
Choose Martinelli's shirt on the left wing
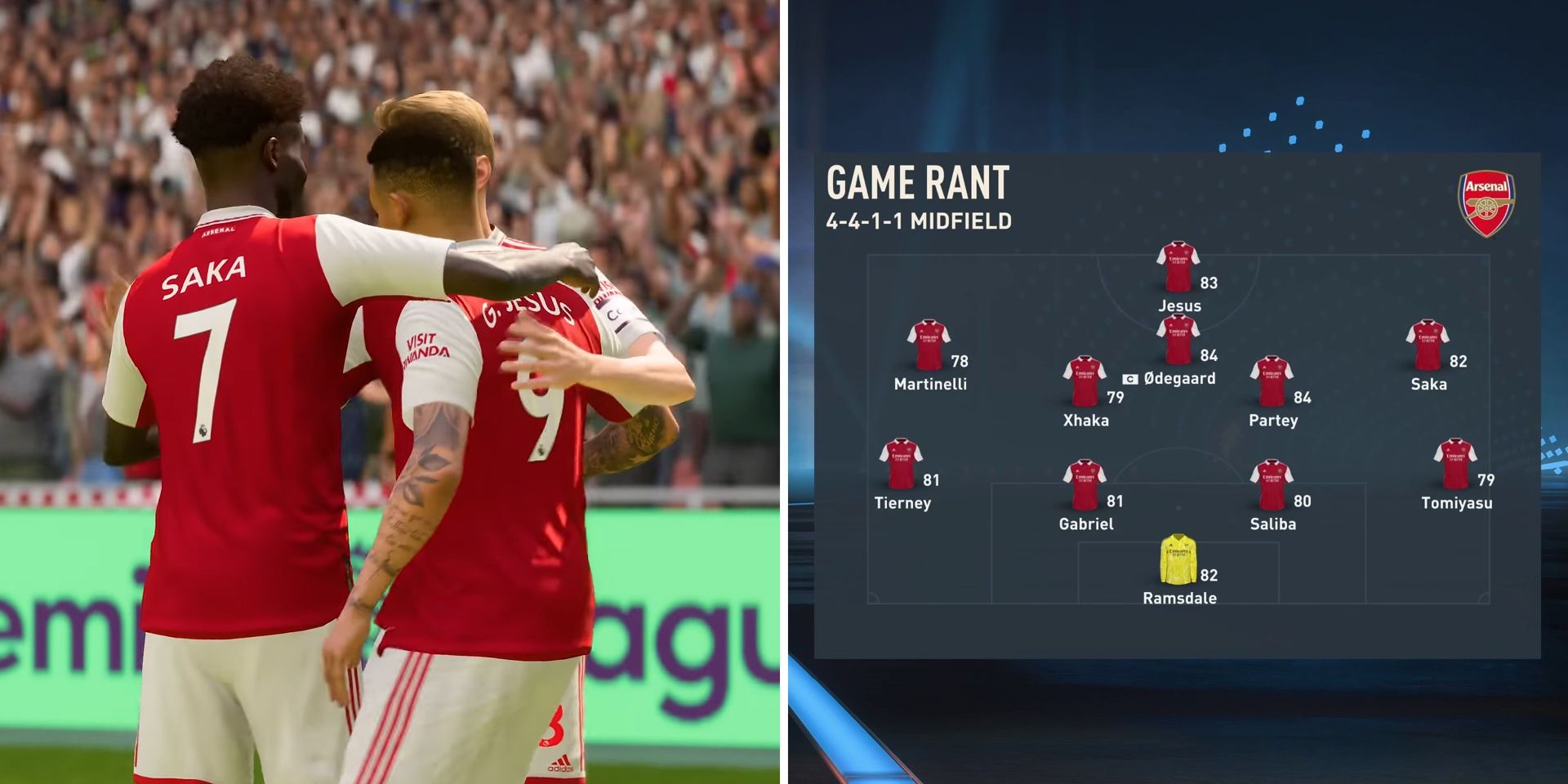pyautogui.click(x=929, y=345)
